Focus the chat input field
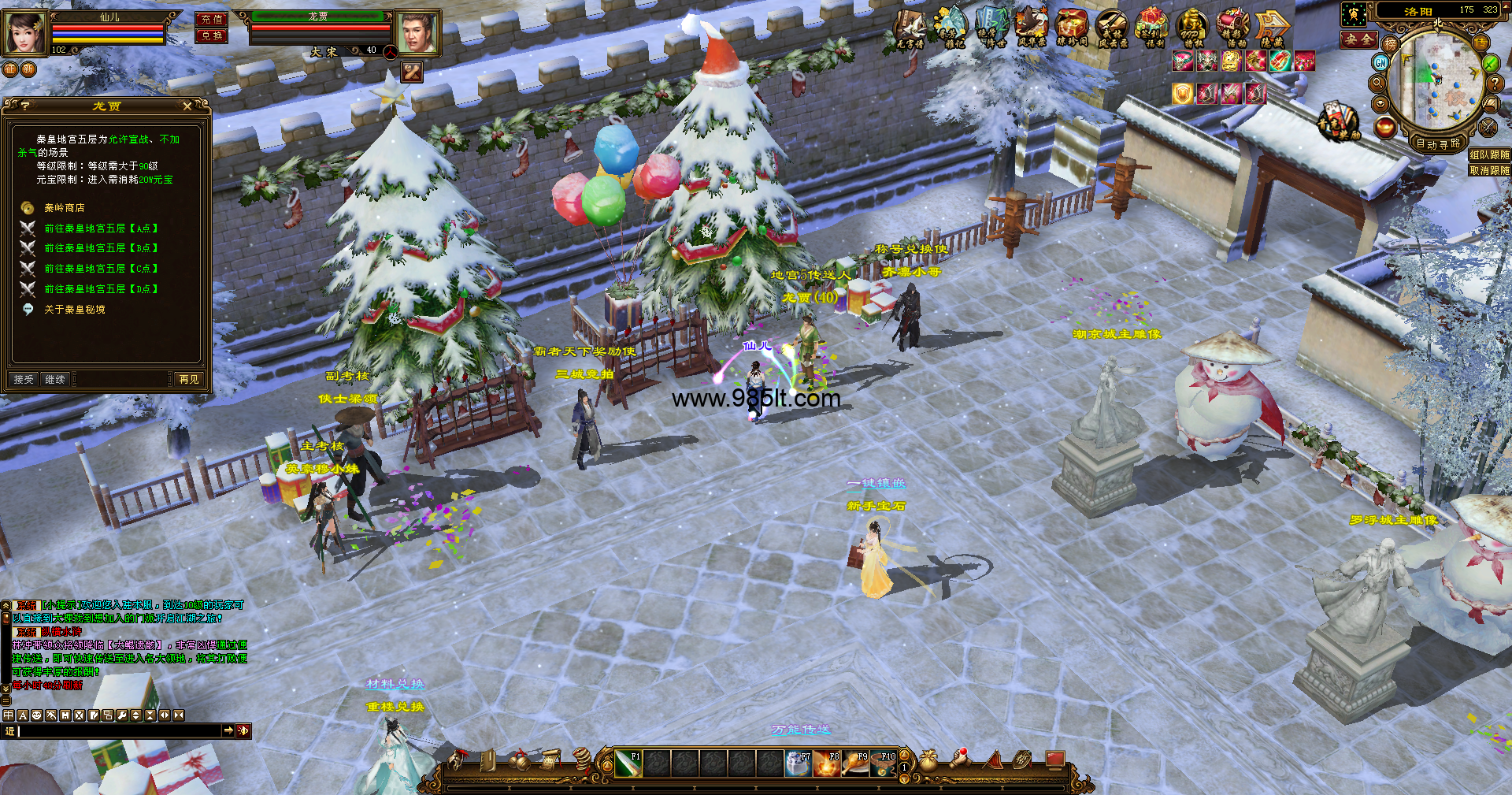The height and width of the screenshot is (795, 1512). pyautogui.click(x=118, y=731)
